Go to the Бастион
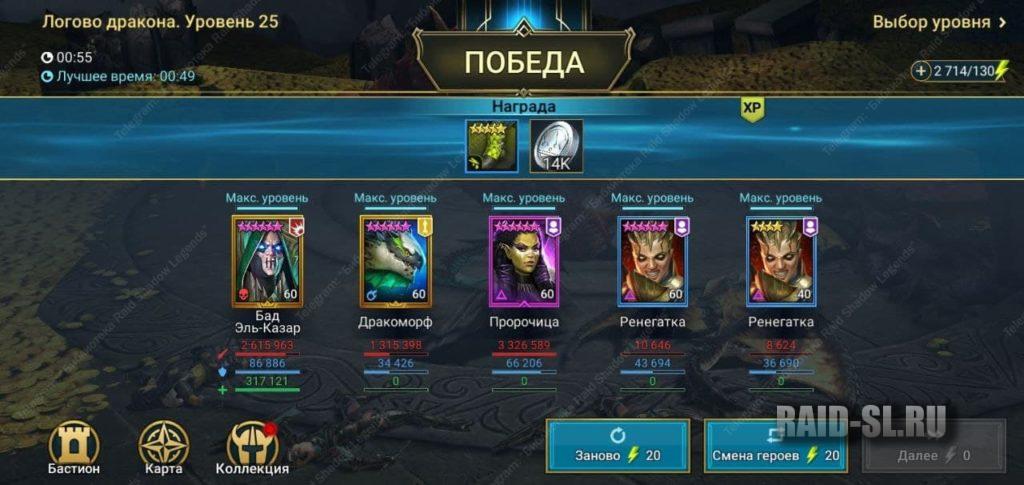Screen dimensions: 1024x485 coord(74,446)
